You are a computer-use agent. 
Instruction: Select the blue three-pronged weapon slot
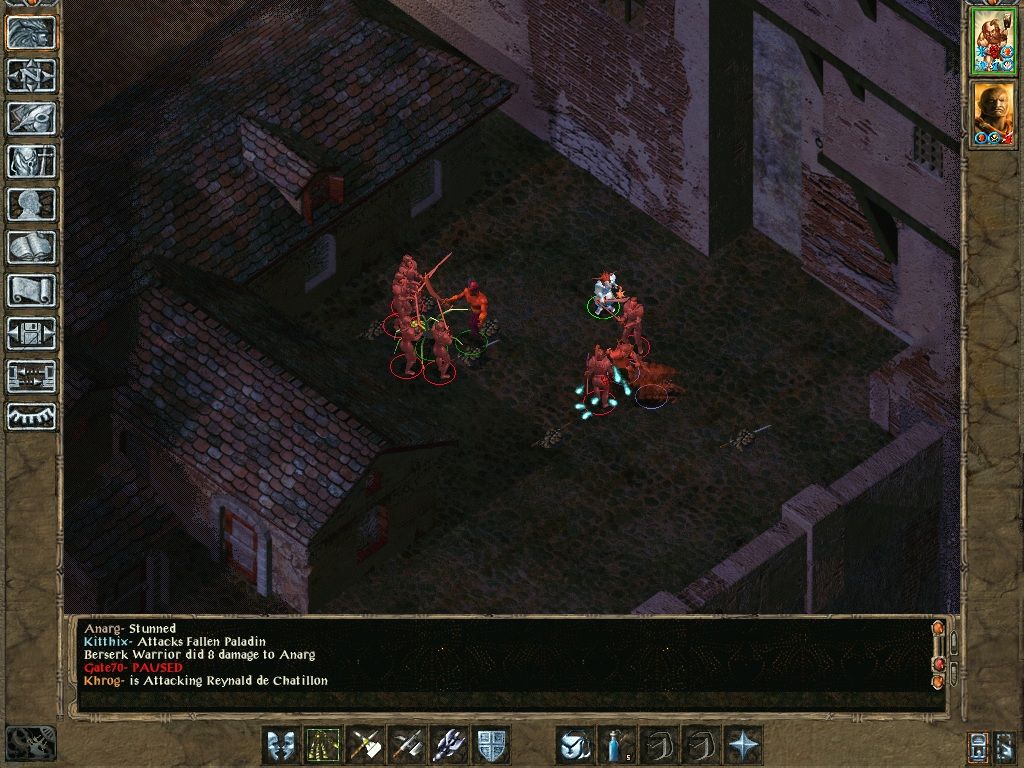449,745
